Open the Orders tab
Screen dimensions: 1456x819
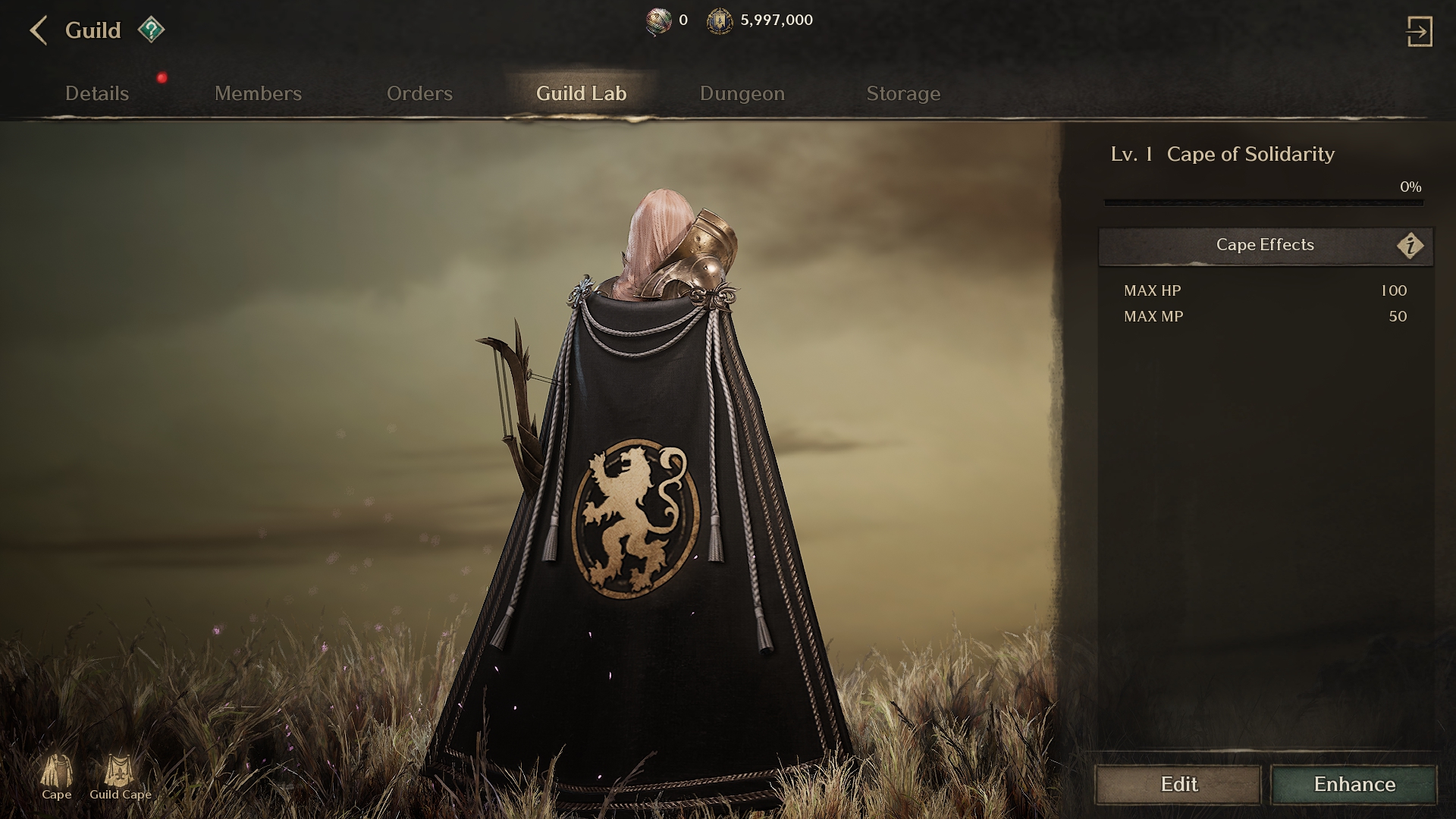click(420, 93)
